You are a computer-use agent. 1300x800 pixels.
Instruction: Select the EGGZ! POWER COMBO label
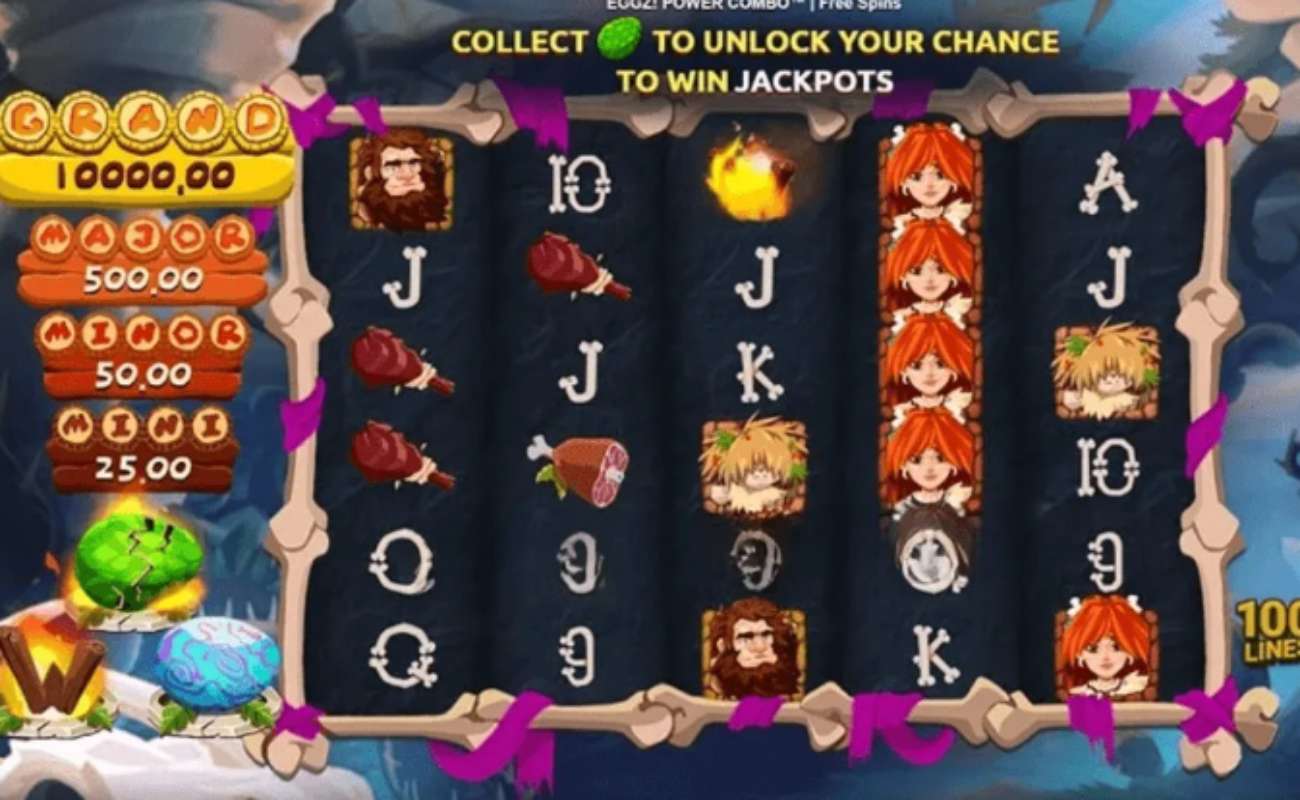pyautogui.click(x=698, y=4)
